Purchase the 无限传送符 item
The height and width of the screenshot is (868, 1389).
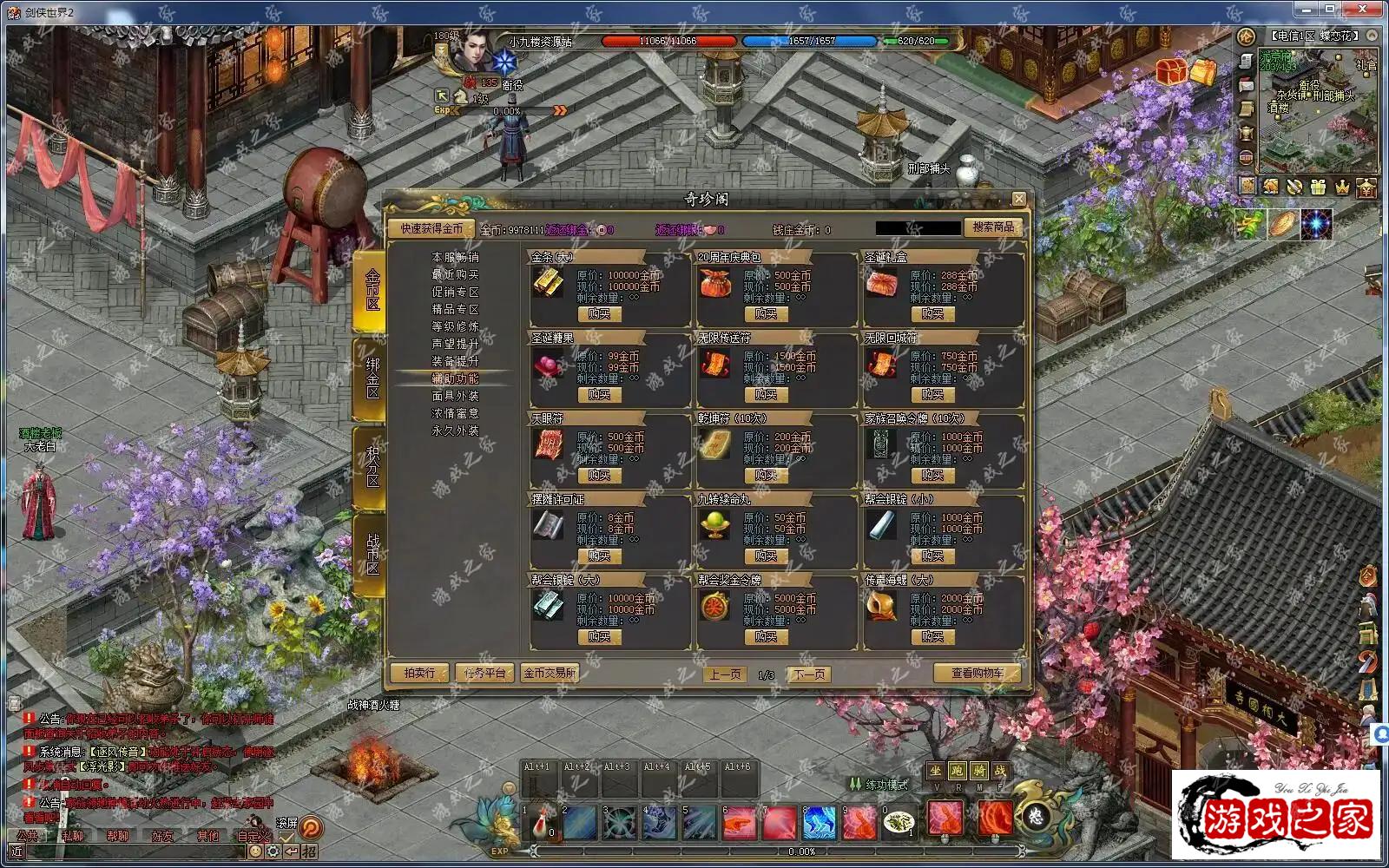pos(766,395)
